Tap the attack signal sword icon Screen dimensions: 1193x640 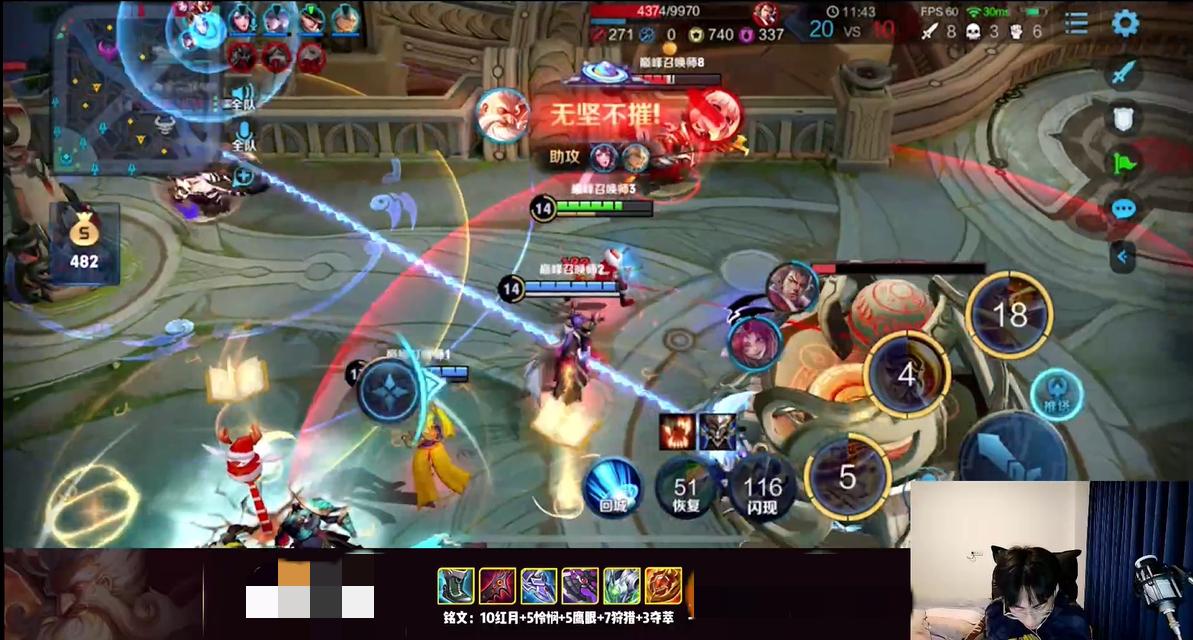pyautogui.click(x=1124, y=73)
